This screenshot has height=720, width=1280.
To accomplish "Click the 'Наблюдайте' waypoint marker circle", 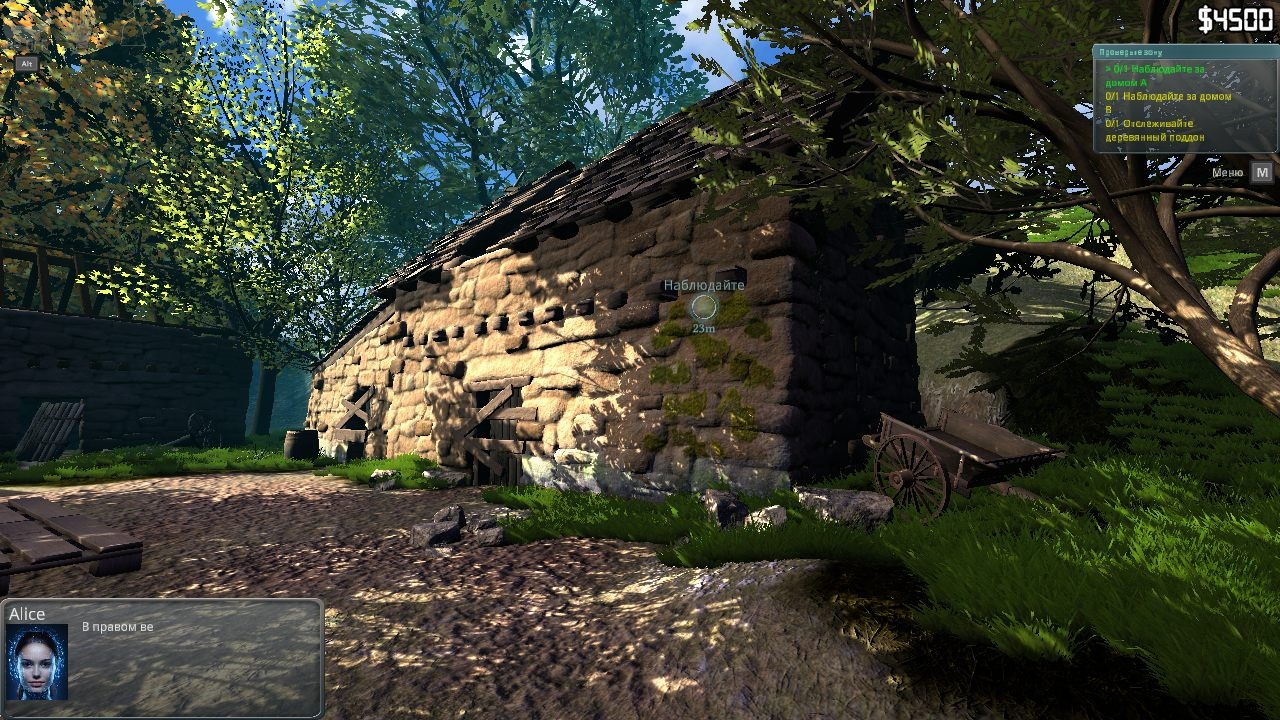I will [x=704, y=308].
